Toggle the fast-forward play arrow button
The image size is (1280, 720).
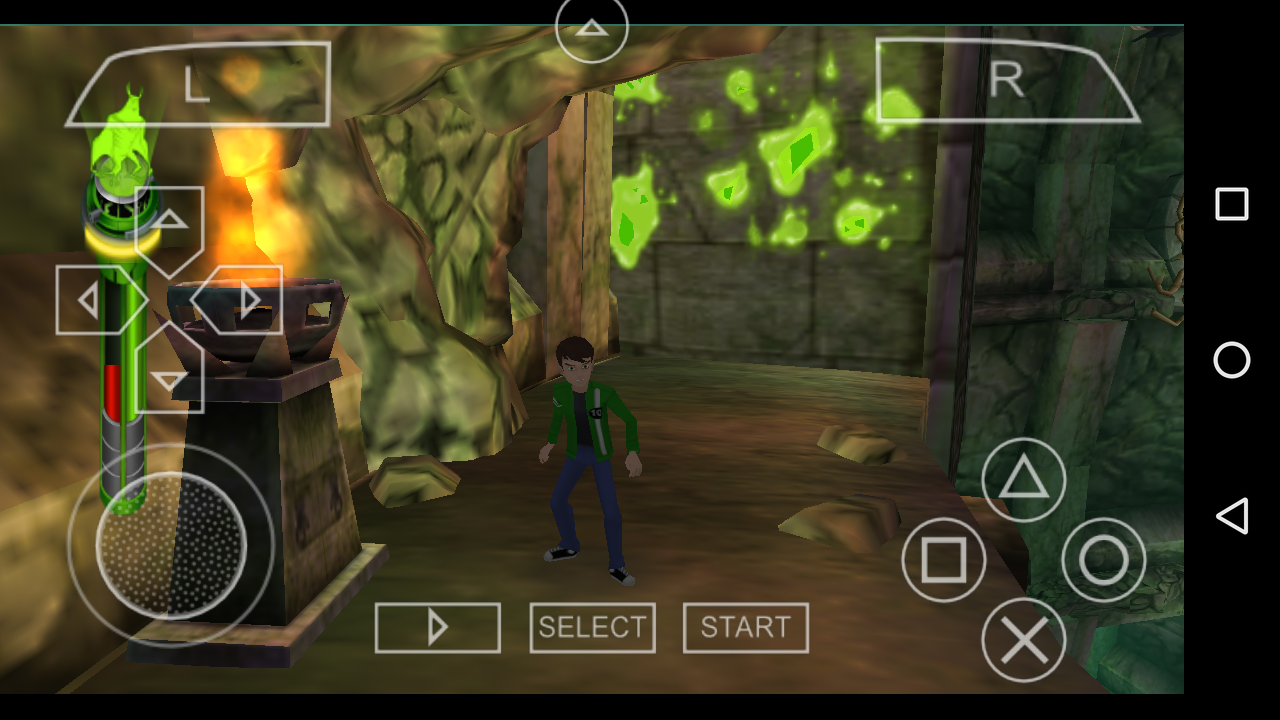click(438, 628)
